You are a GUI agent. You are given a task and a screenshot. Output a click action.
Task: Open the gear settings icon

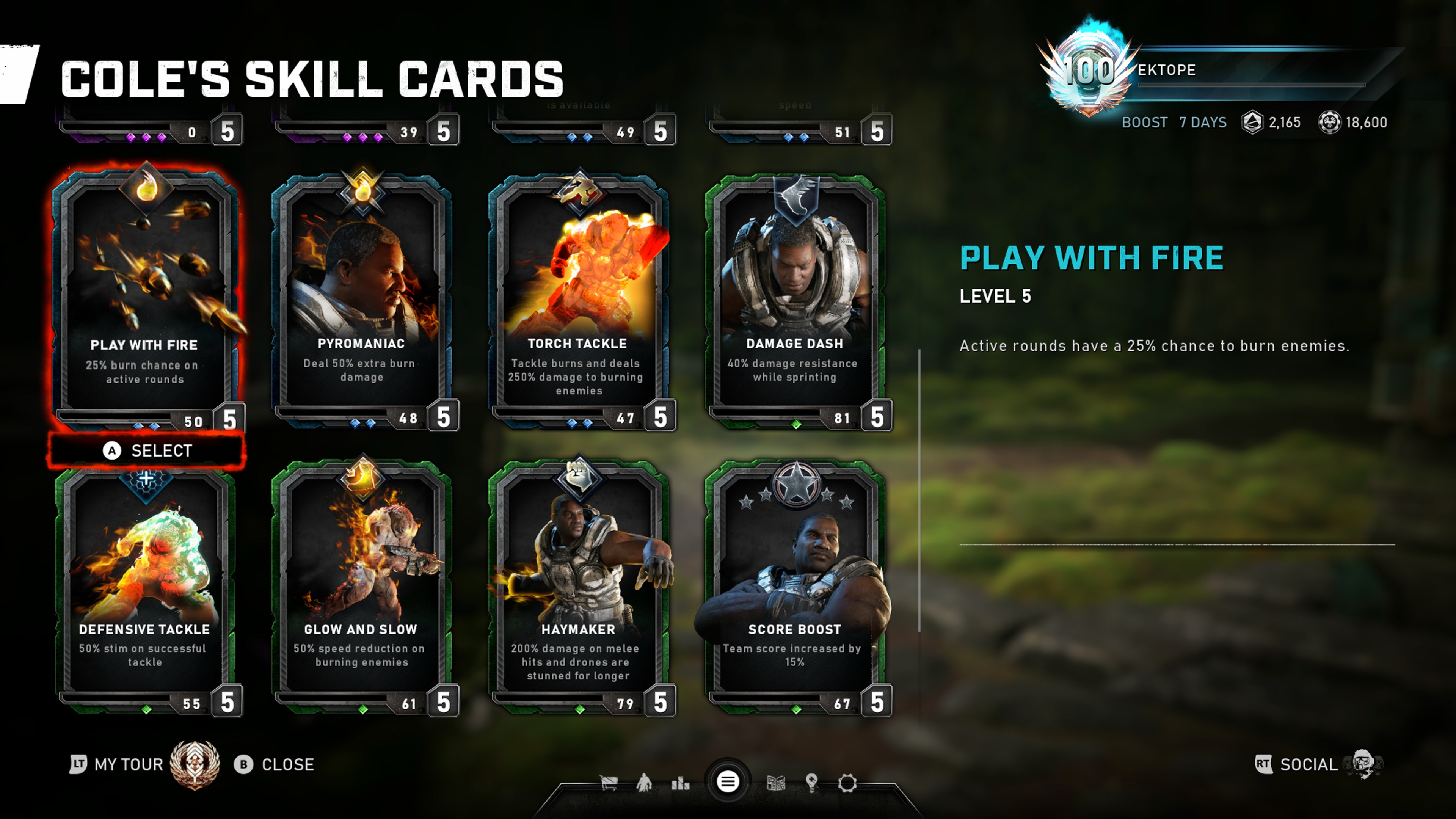(x=847, y=783)
